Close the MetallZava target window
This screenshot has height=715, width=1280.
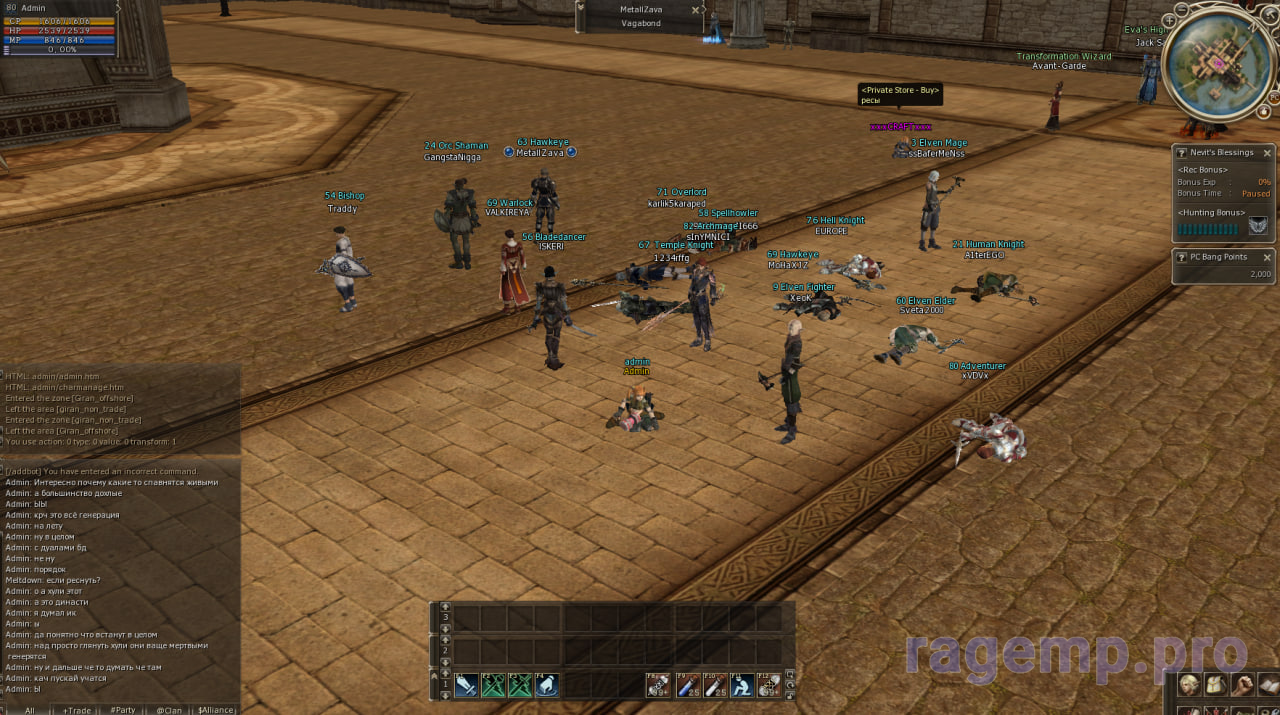pos(696,10)
